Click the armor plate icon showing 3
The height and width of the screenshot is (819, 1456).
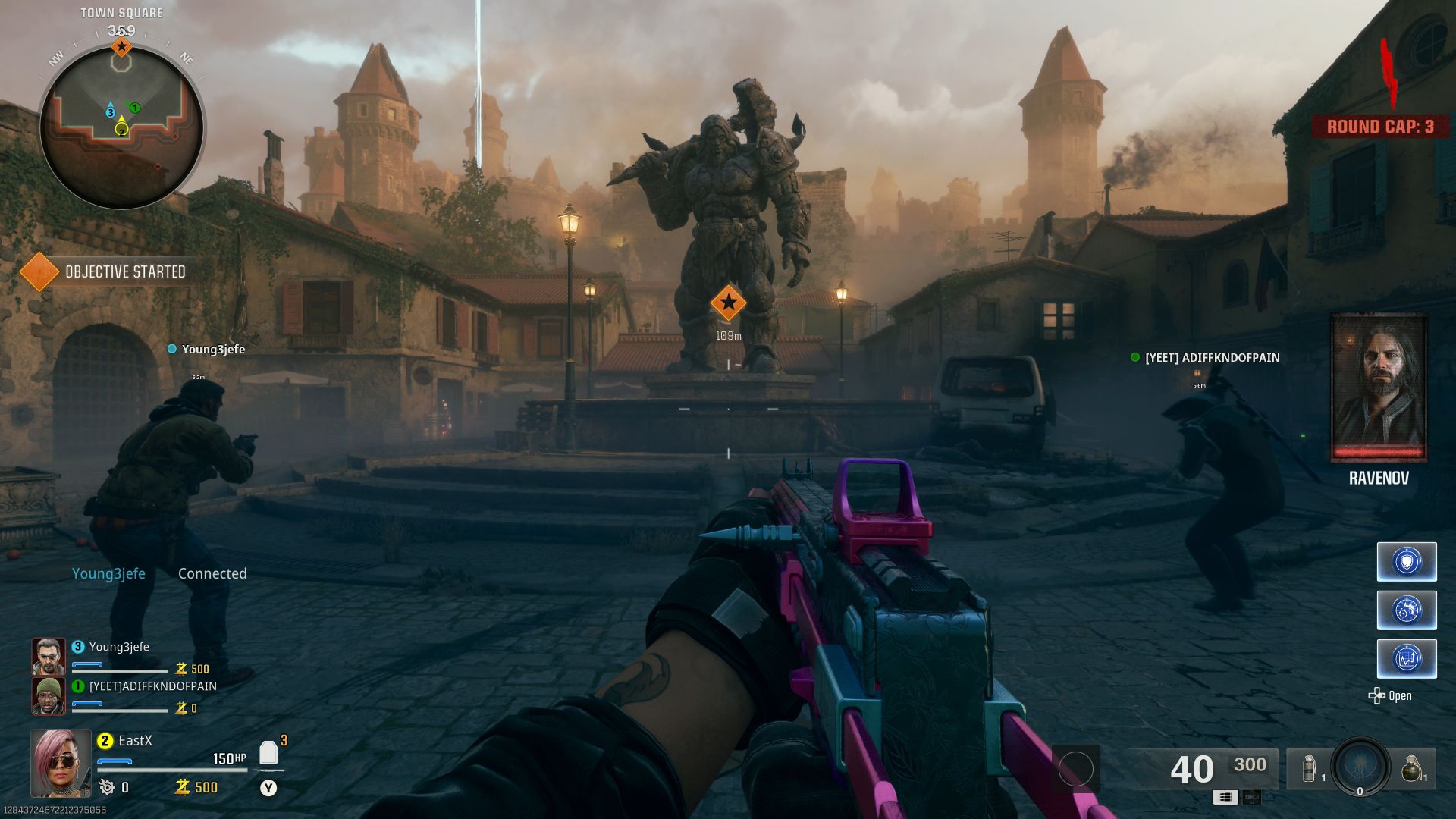(x=269, y=754)
